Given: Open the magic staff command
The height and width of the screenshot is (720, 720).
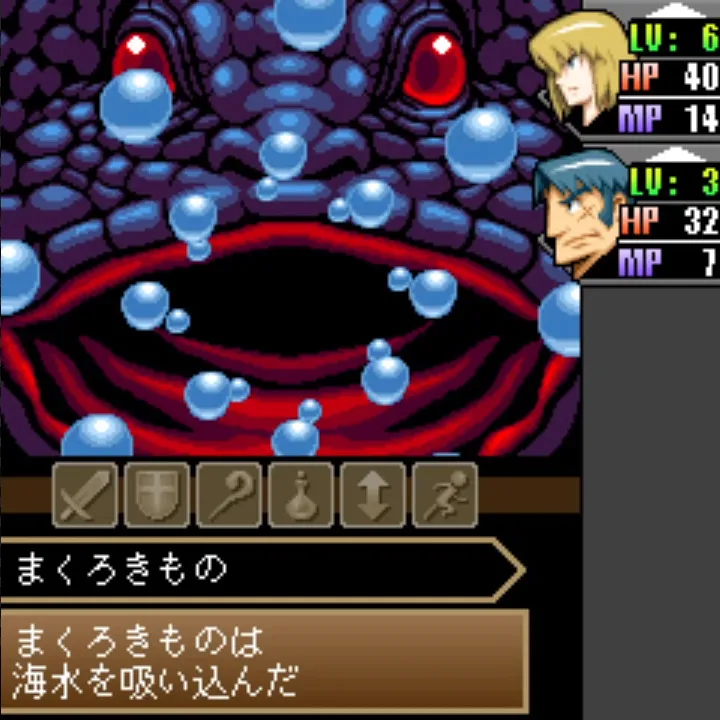Looking at the screenshot, I should pos(229,494).
